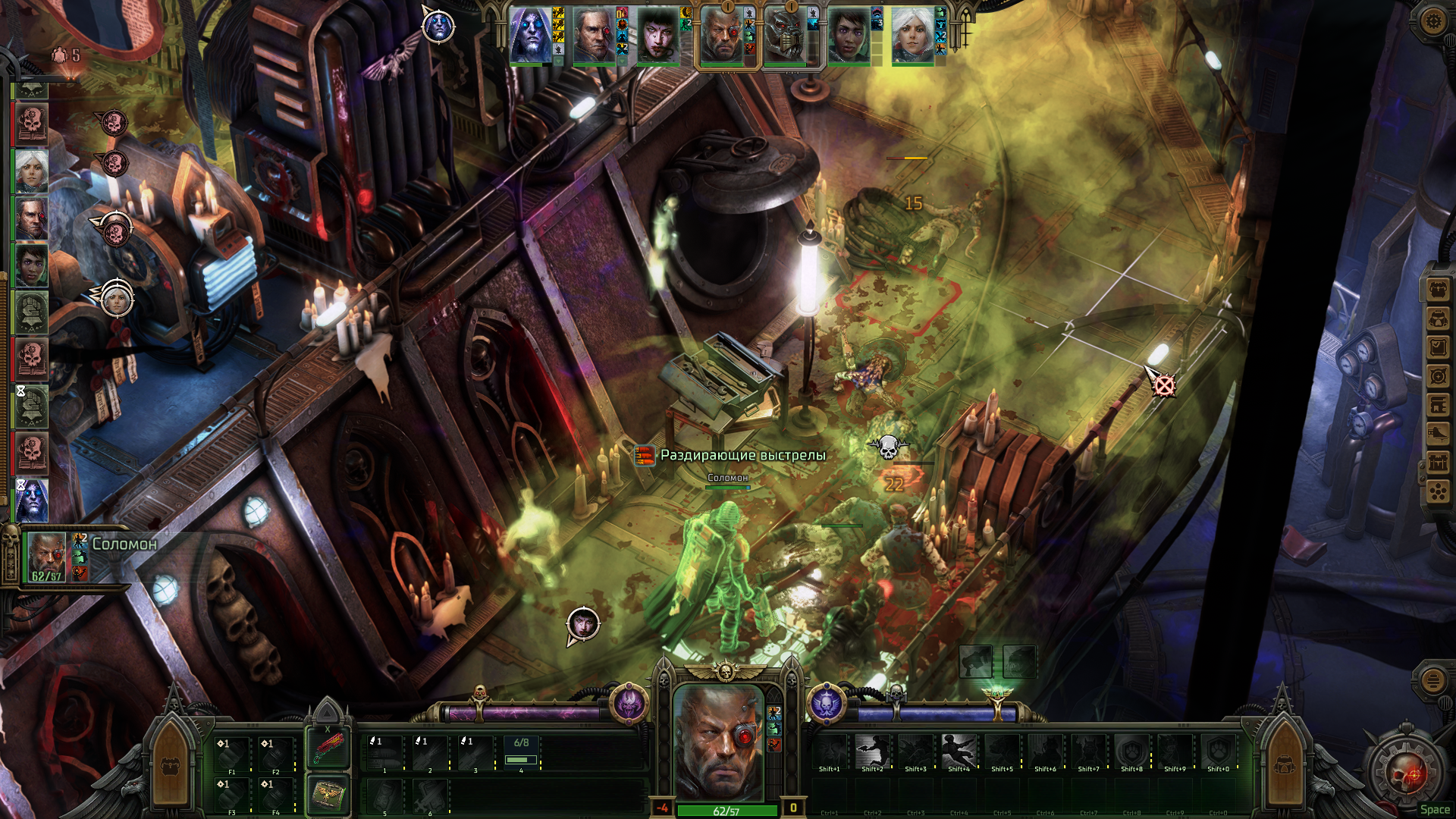
Task: Open the journal checklist icon
Action: (1438, 347)
